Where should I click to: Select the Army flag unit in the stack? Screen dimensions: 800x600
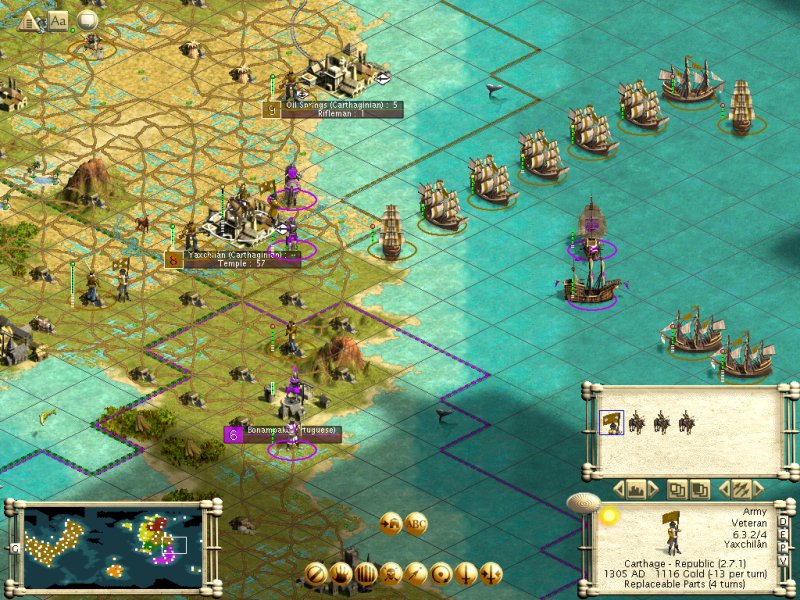click(610, 422)
